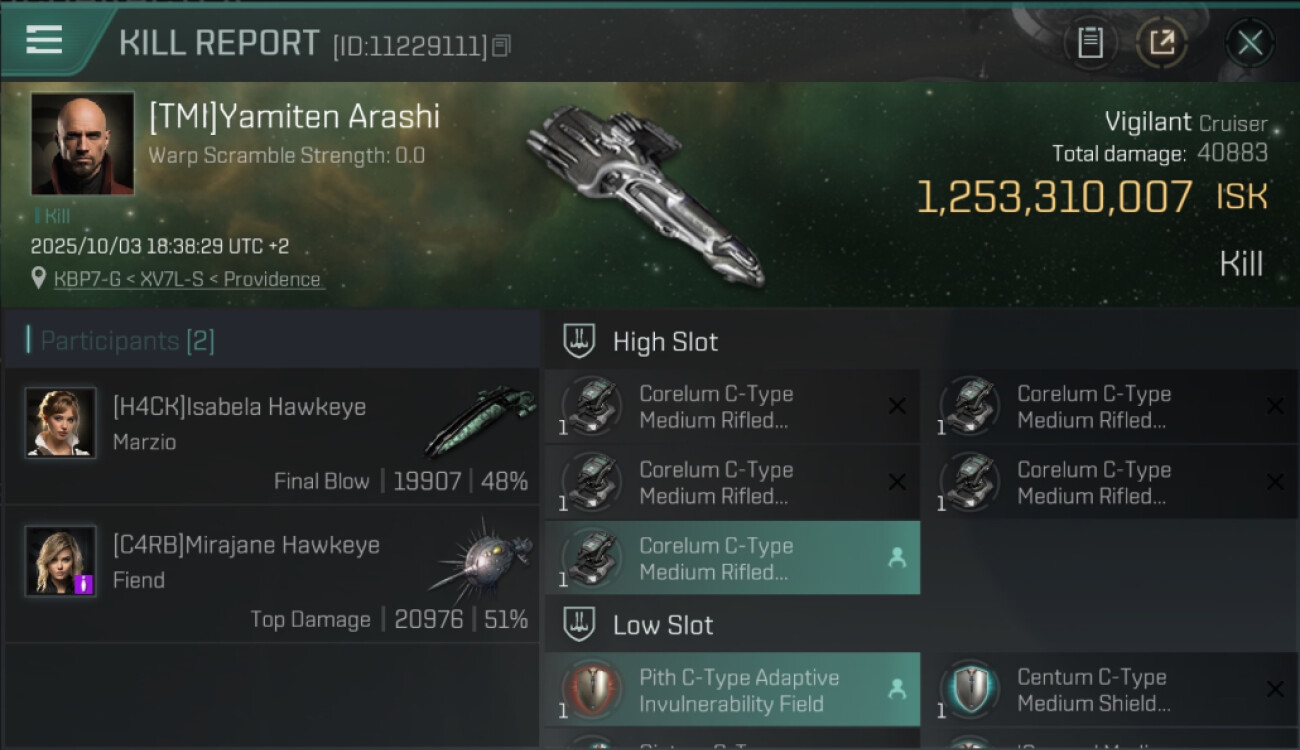Open the KBP7-G Providence location link
This screenshot has height=750, width=1300.
pos(188,279)
